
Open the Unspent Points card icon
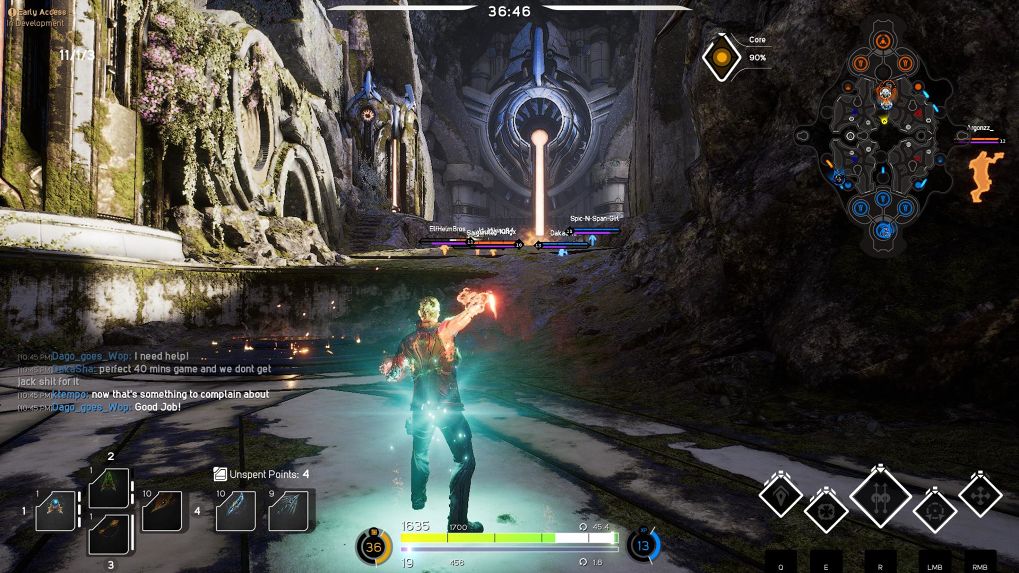(x=220, y=474)
